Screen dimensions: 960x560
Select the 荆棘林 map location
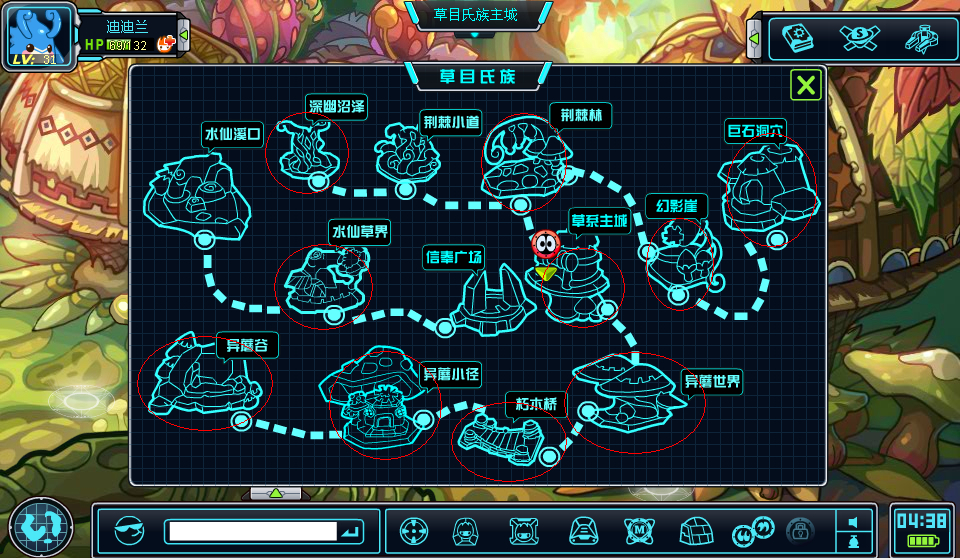tap(526, 158)
